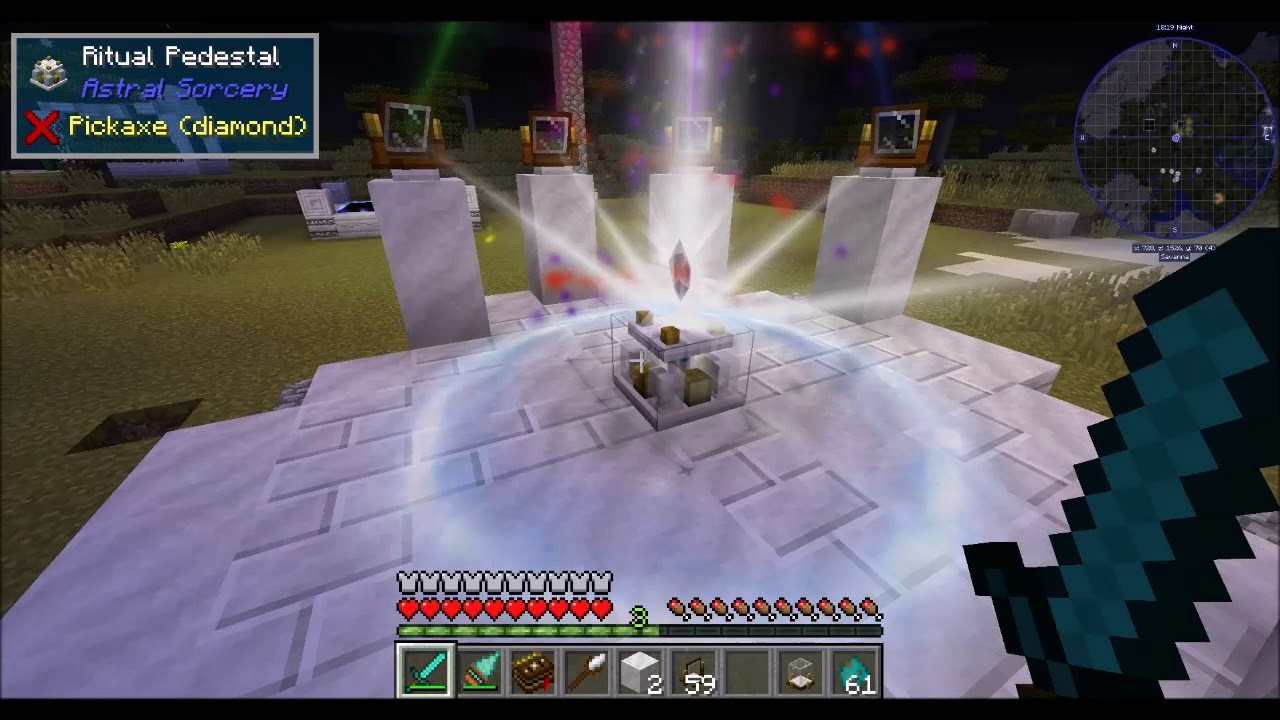1280x720 pixels.
Task: Click the player arrow on the minimap
Action: pos(1175,138)
